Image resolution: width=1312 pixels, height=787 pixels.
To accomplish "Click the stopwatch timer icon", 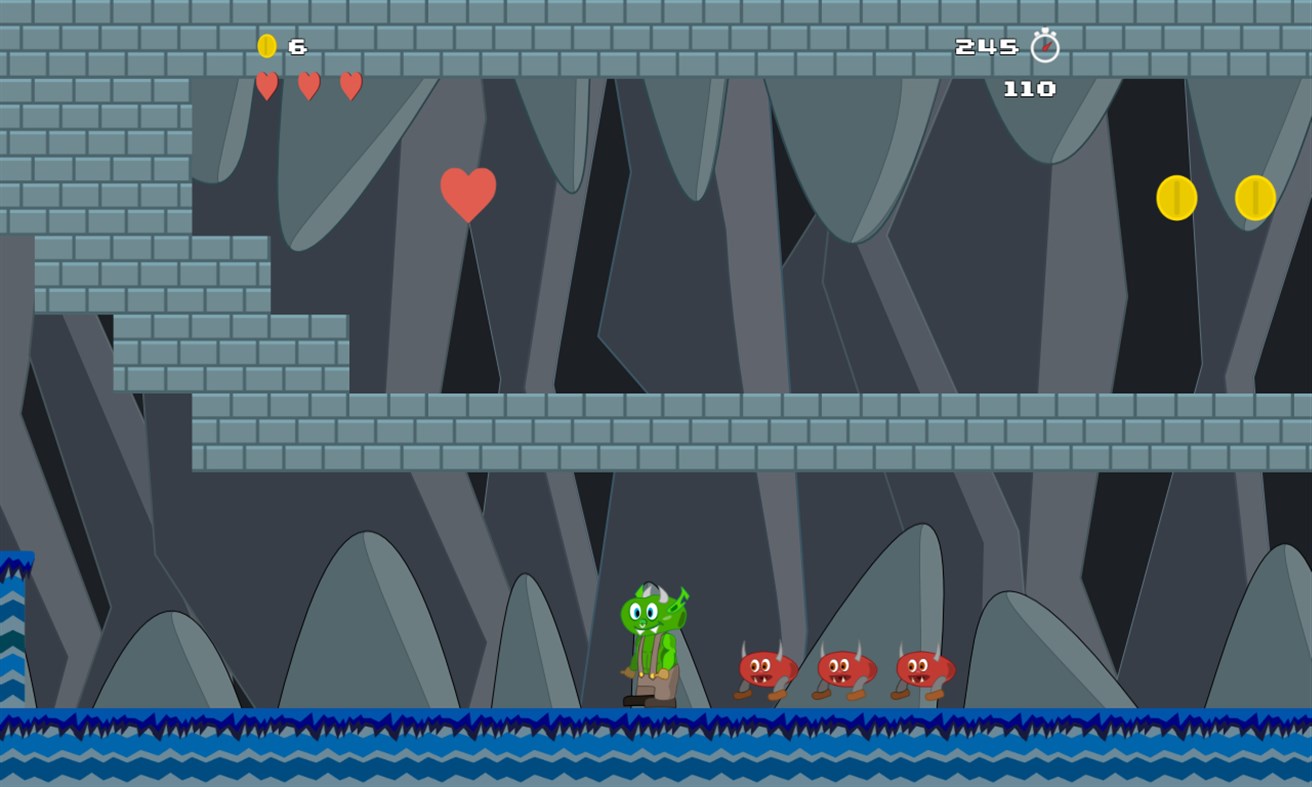I will coord(1046,46).
